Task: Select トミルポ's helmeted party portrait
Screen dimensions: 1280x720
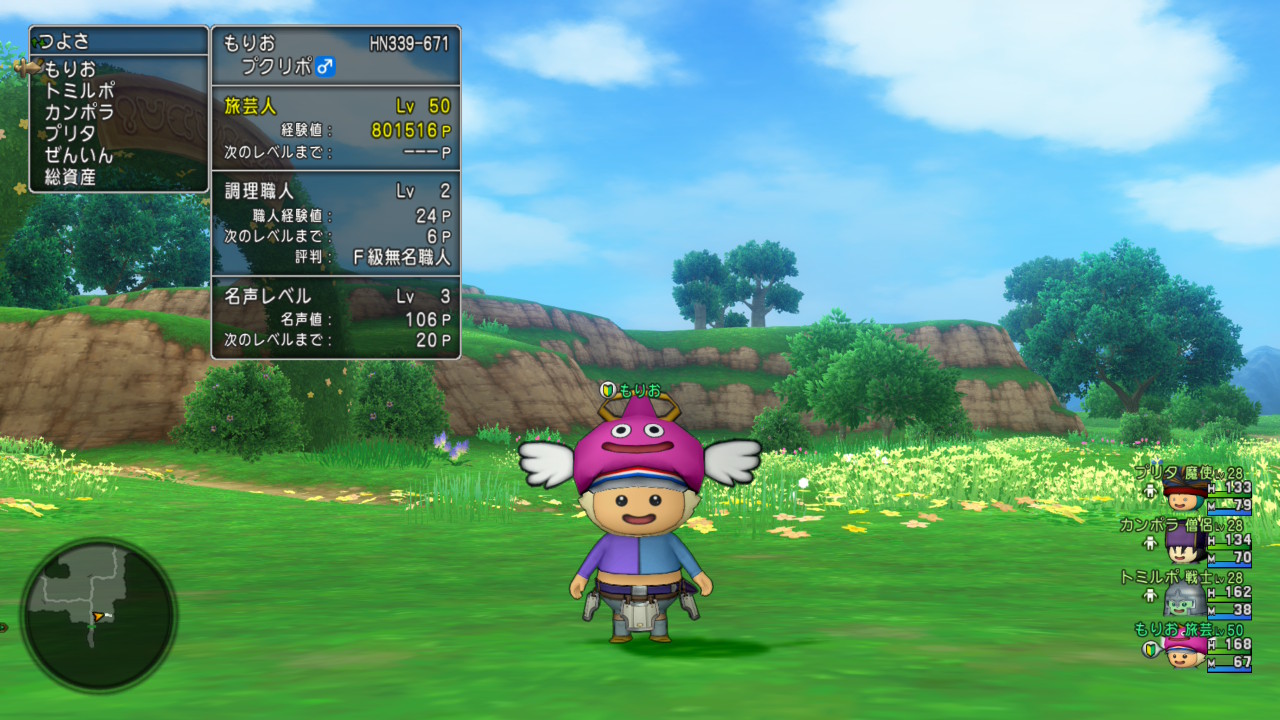Action: pyautogui.click(x=1184, y=600)
